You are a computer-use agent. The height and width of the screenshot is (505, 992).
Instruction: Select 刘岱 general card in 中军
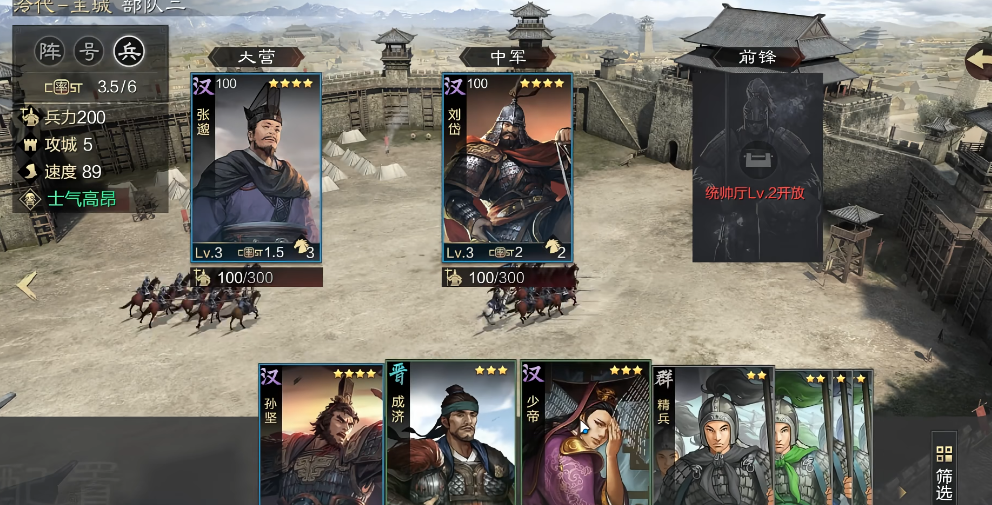click(508, 167)
